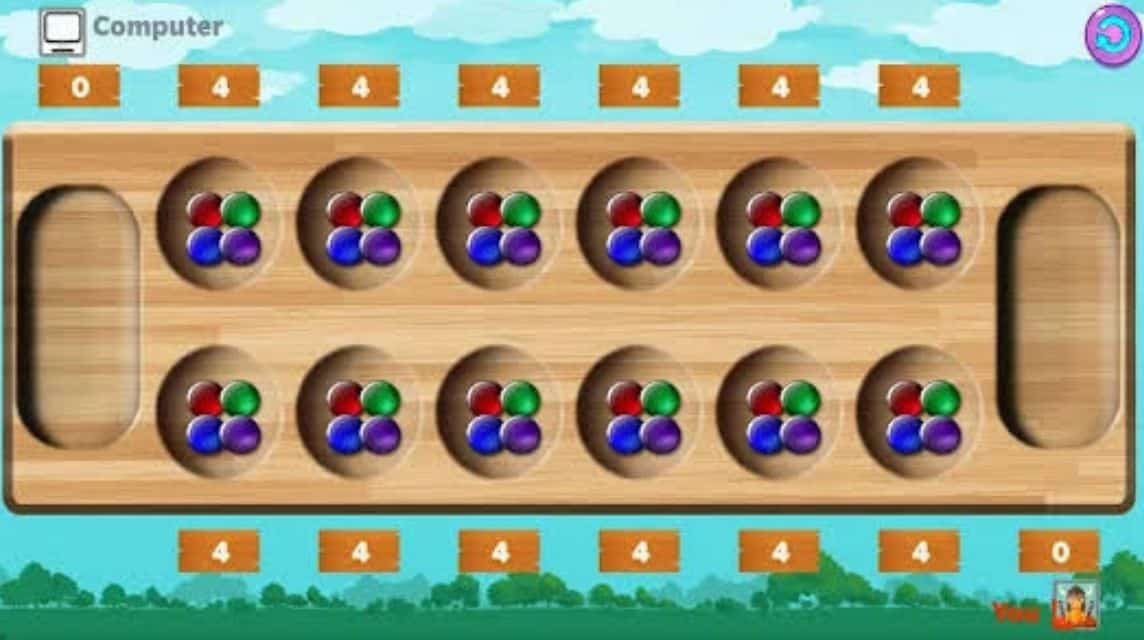Click the 'You' player avatar portrait
Viewport: 1144px width, 640px height.
click(x=1075, y=606)
